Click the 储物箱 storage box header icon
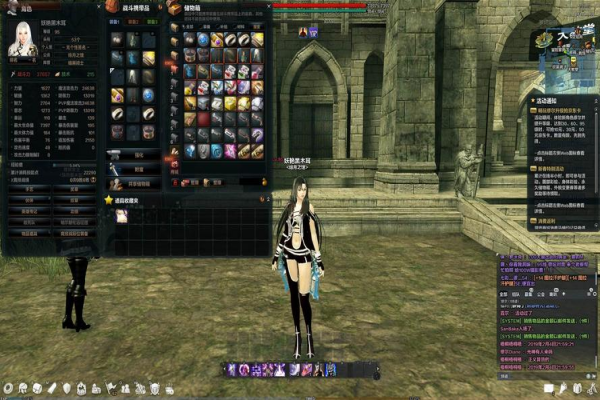The image size is (600, 400). point(175,8)
